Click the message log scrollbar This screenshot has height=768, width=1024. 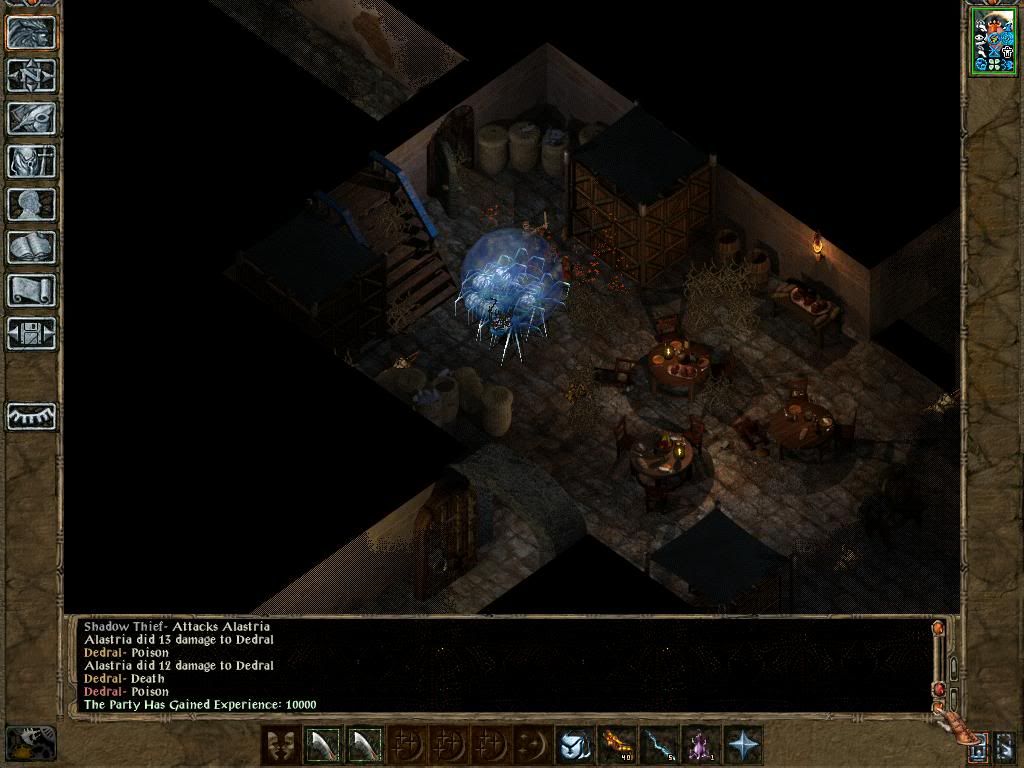[938, 665]
